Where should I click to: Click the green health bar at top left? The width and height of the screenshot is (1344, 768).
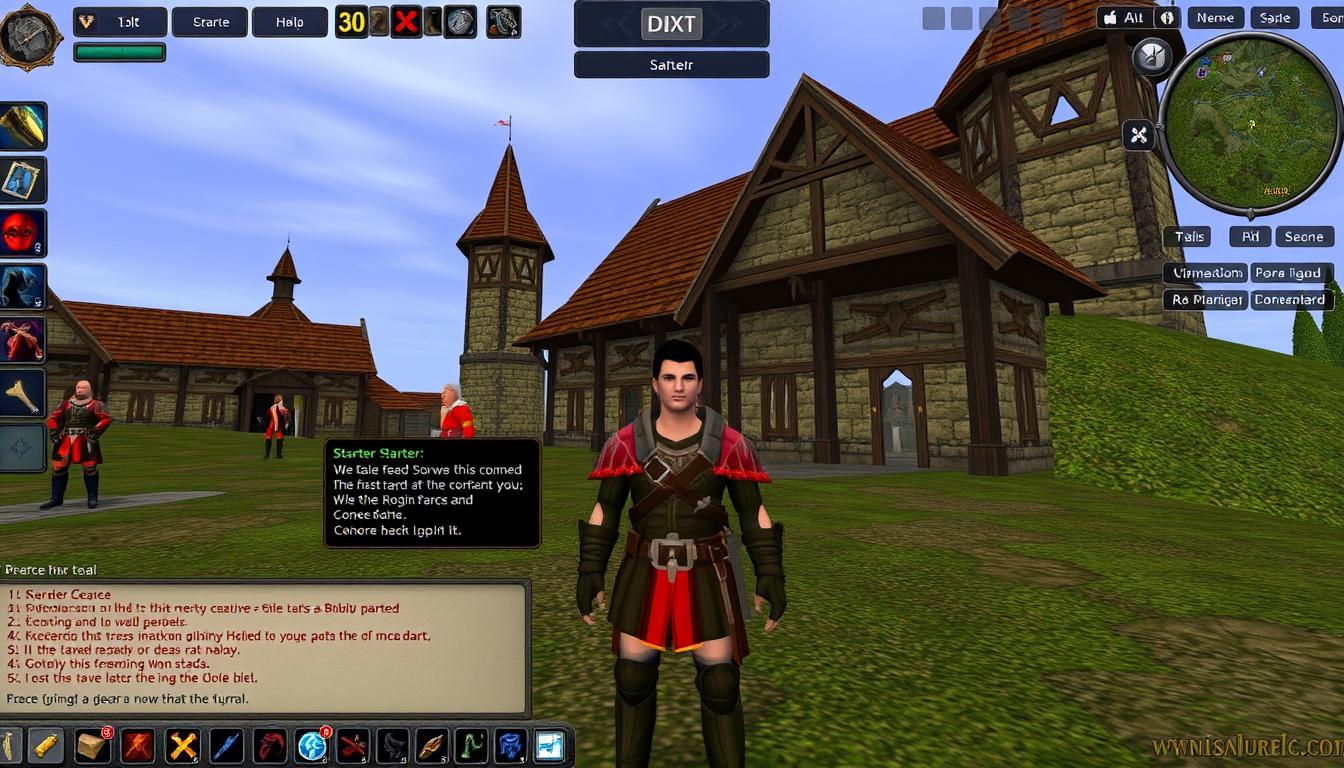(x=119, y=49)
